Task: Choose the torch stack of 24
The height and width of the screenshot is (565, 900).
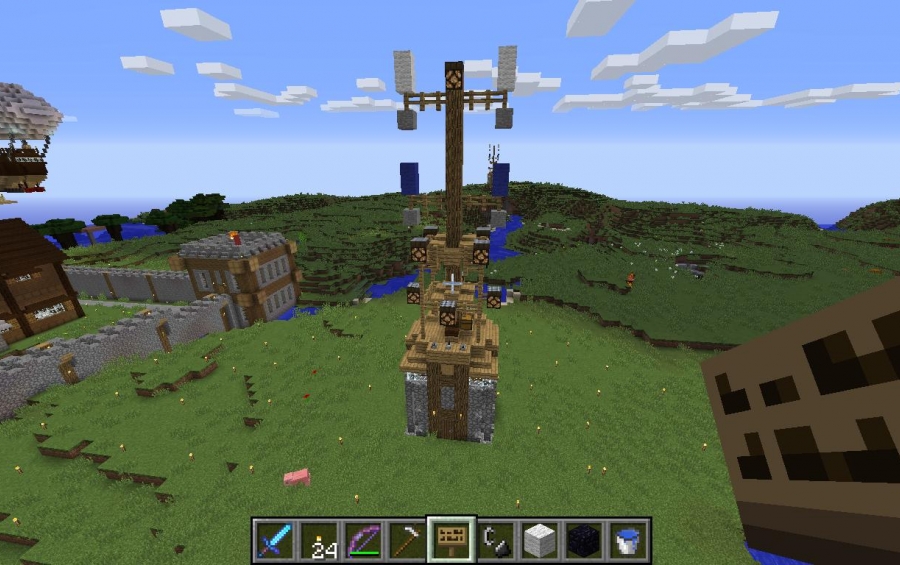Action: pyautogui.click(x=318, y=540)
